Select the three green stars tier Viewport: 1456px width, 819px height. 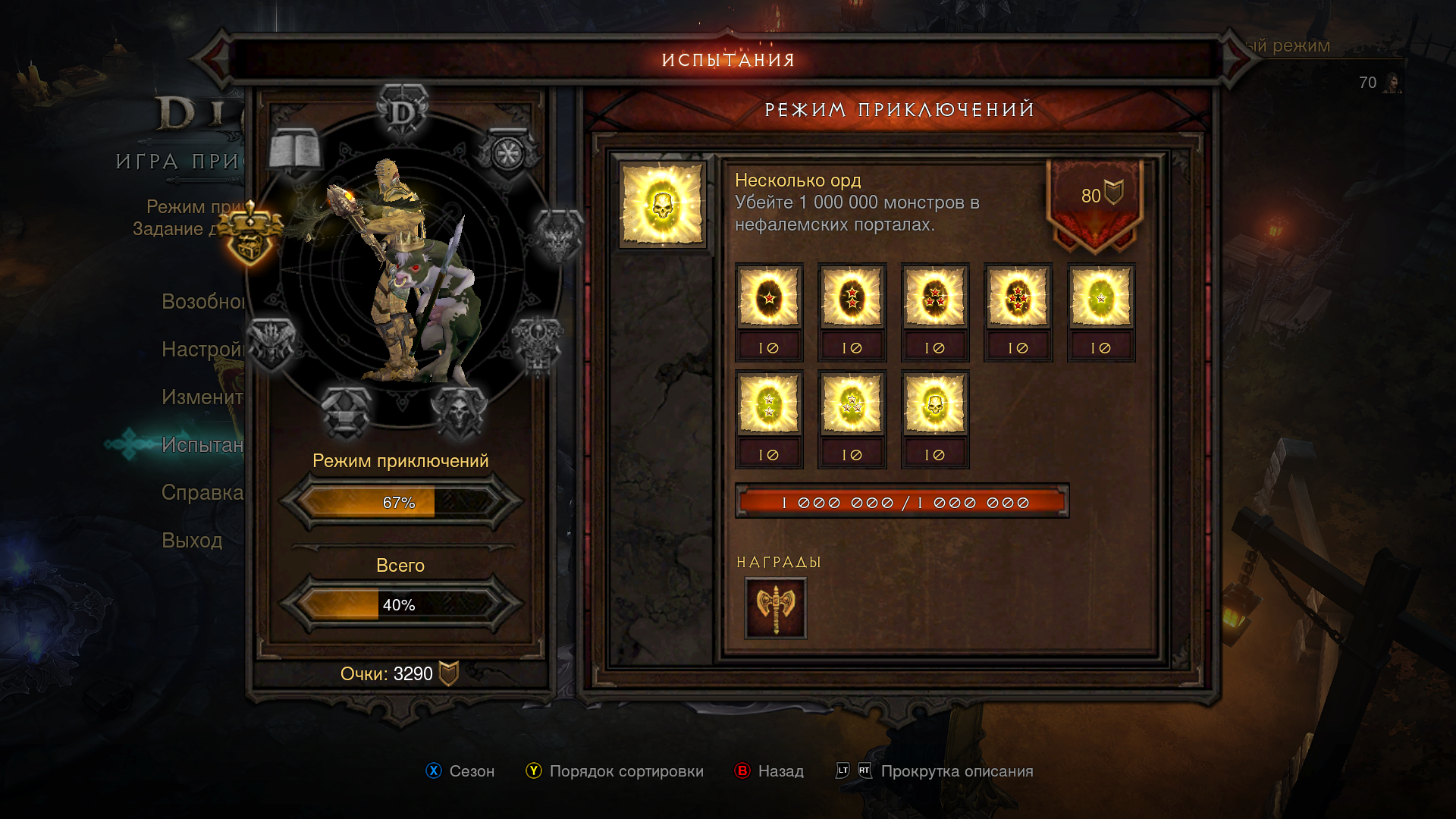852,404
